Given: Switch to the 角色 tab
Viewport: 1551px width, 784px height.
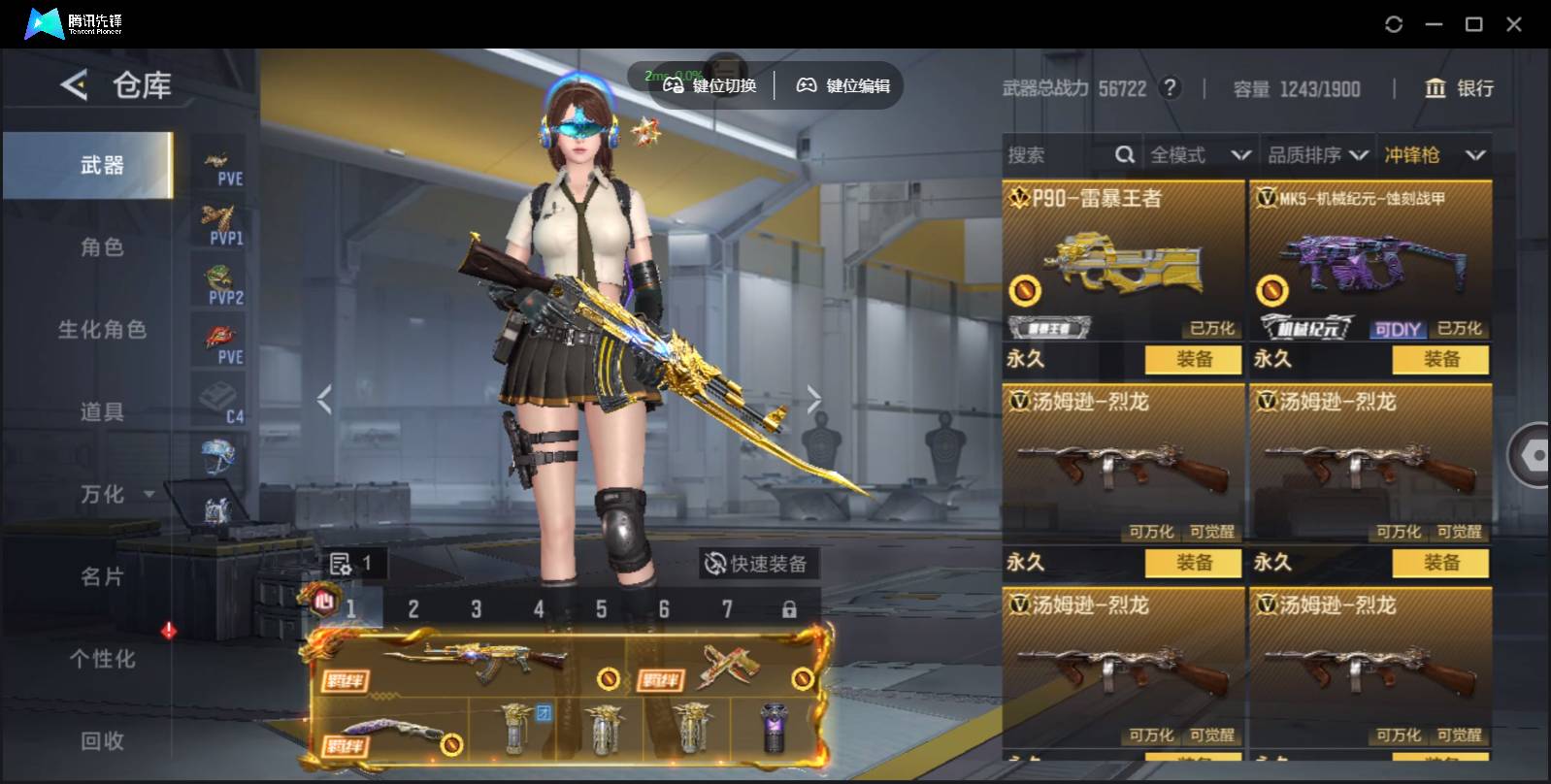Looking at the screenshot, I should [101, 247].
